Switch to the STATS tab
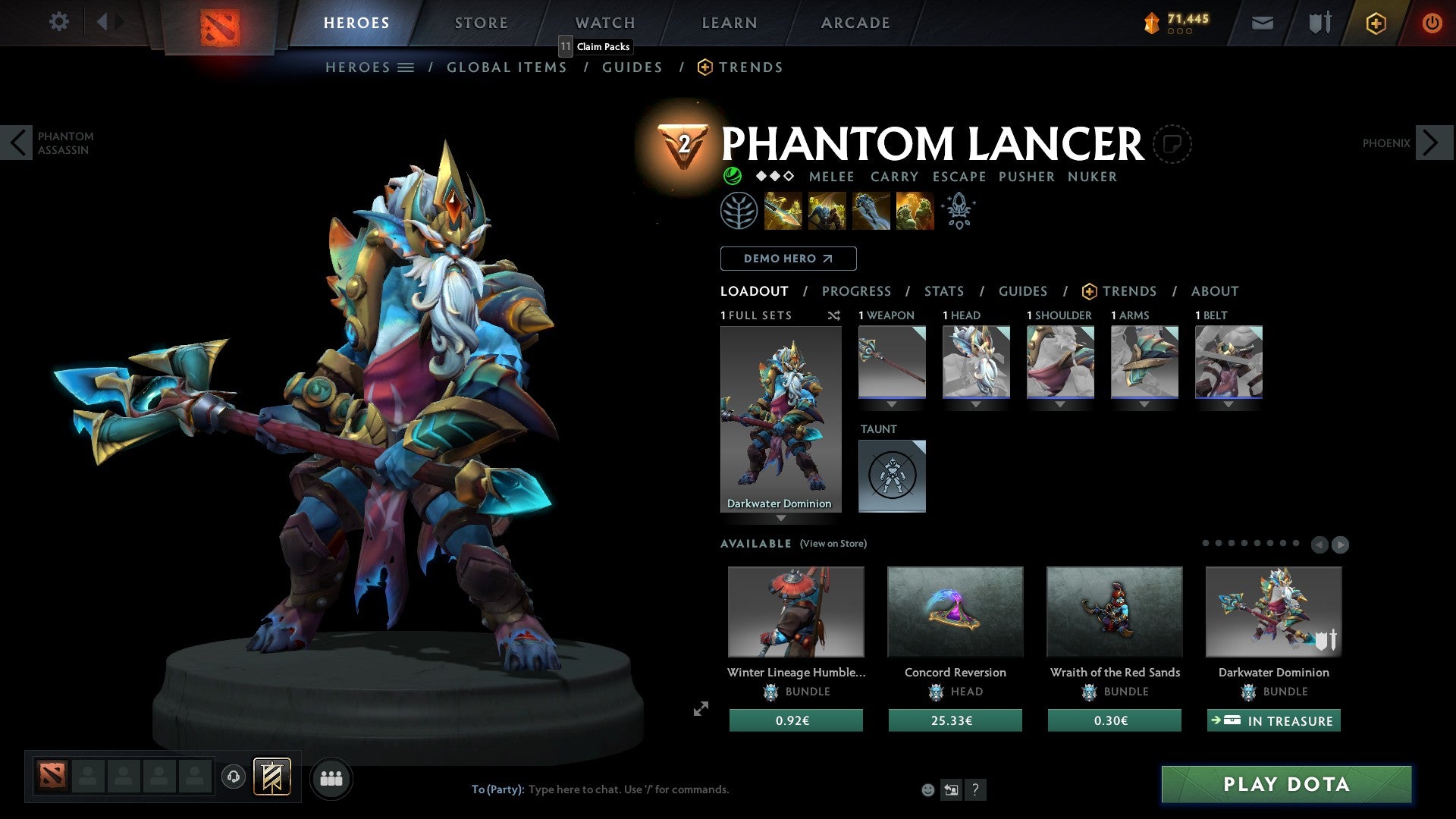1456x819 pixels. (943, 291)
